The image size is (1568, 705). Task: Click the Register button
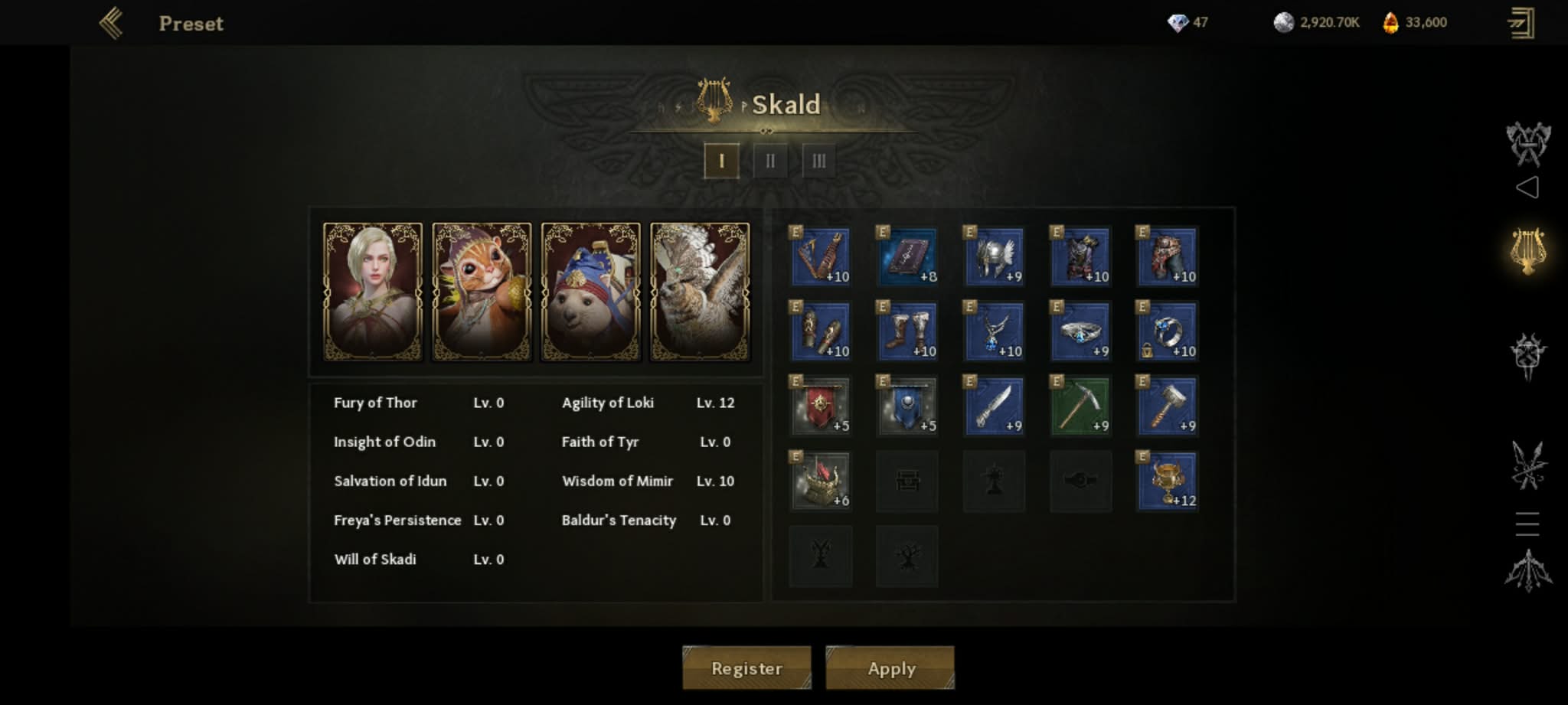click(746, 667)
